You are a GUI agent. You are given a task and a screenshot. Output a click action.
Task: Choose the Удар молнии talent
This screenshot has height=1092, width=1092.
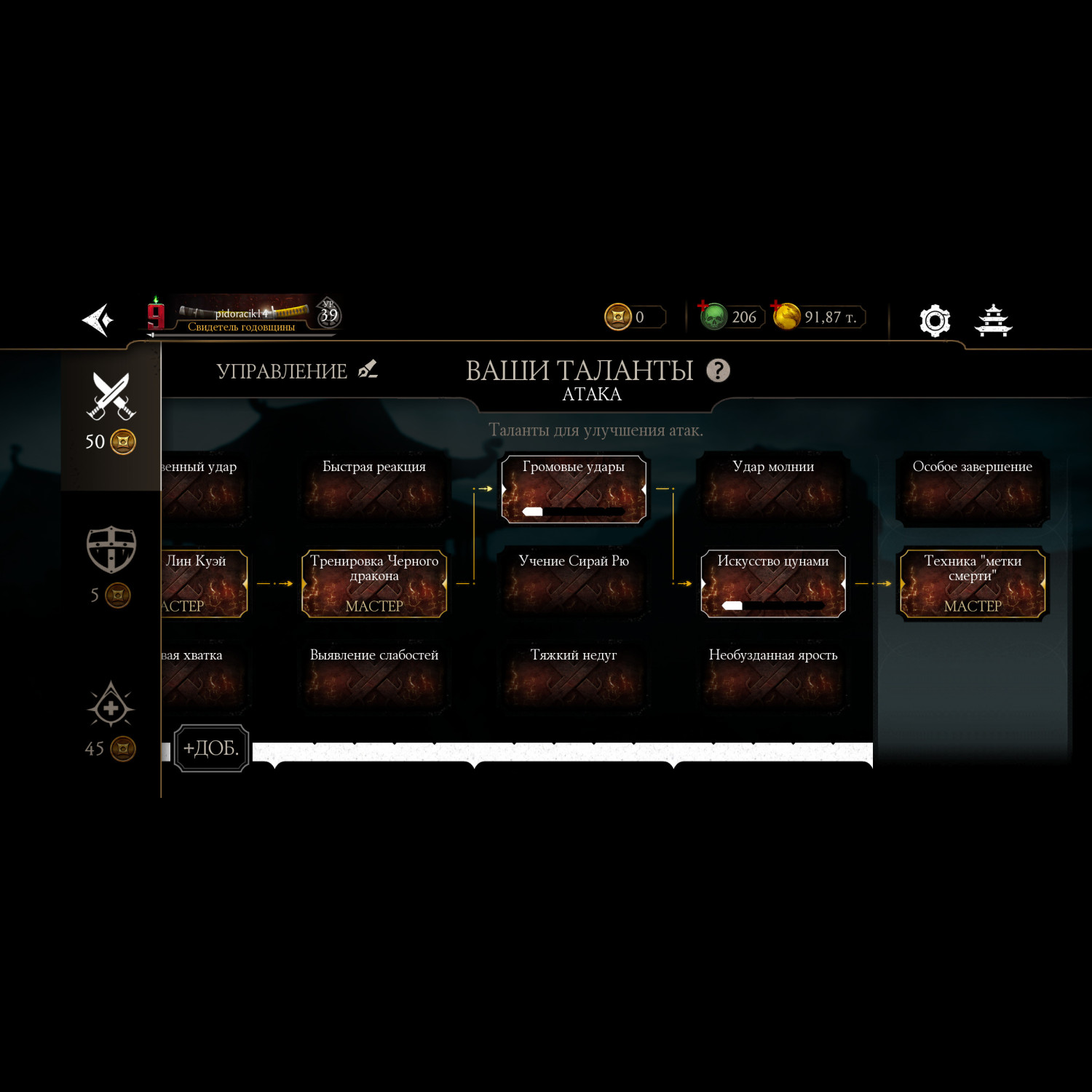773,488
